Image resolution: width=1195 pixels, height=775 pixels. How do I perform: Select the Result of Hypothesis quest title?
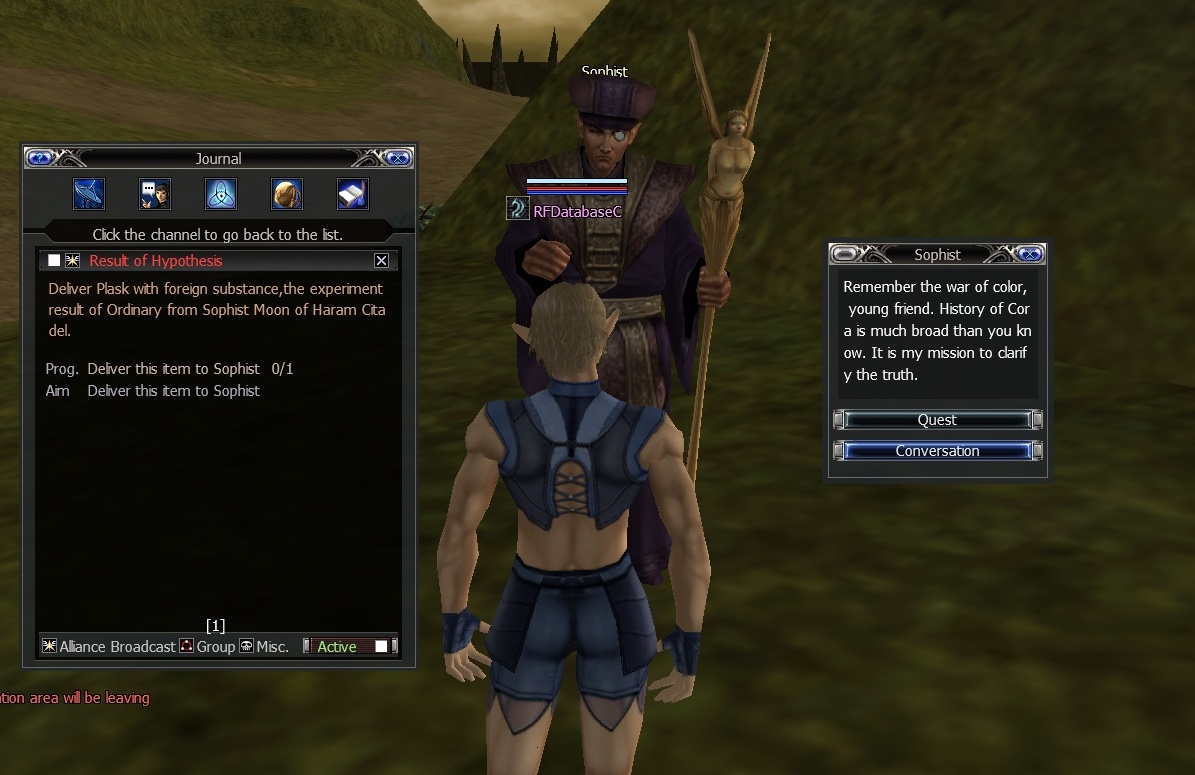[156, 261]
